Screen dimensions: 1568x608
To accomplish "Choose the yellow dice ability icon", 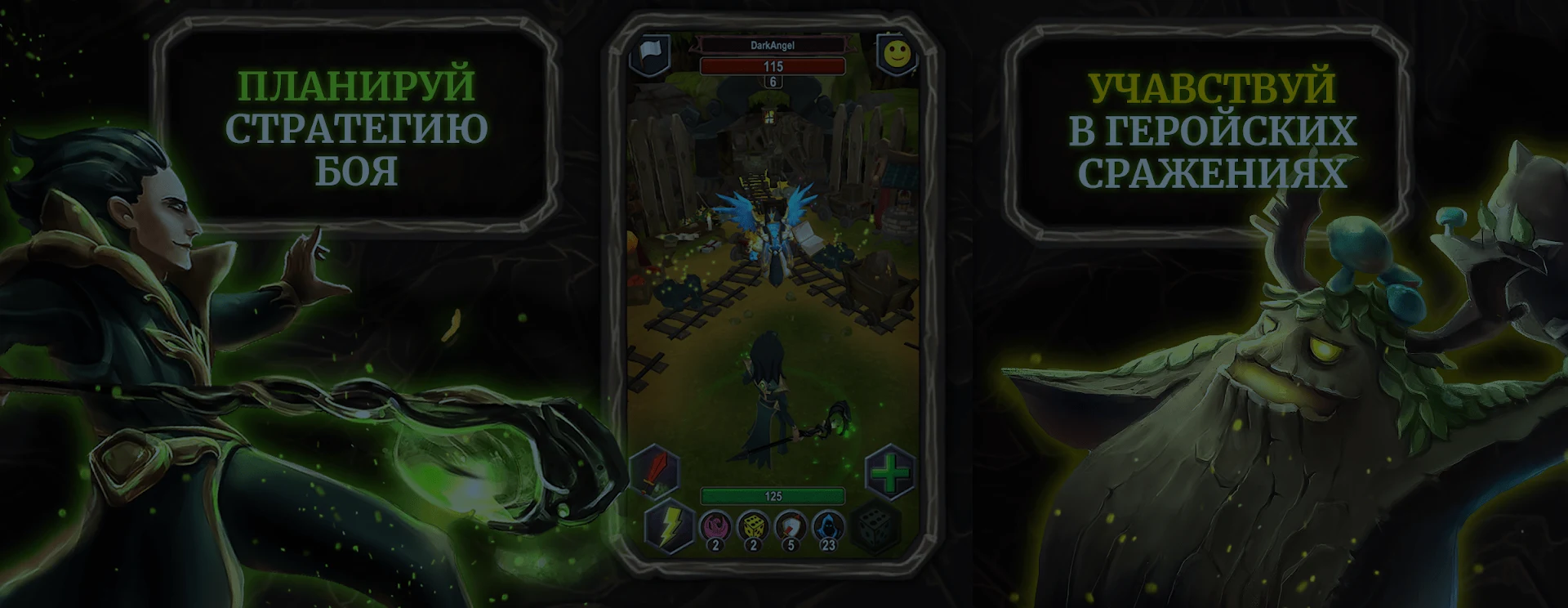I will [752, 527].
